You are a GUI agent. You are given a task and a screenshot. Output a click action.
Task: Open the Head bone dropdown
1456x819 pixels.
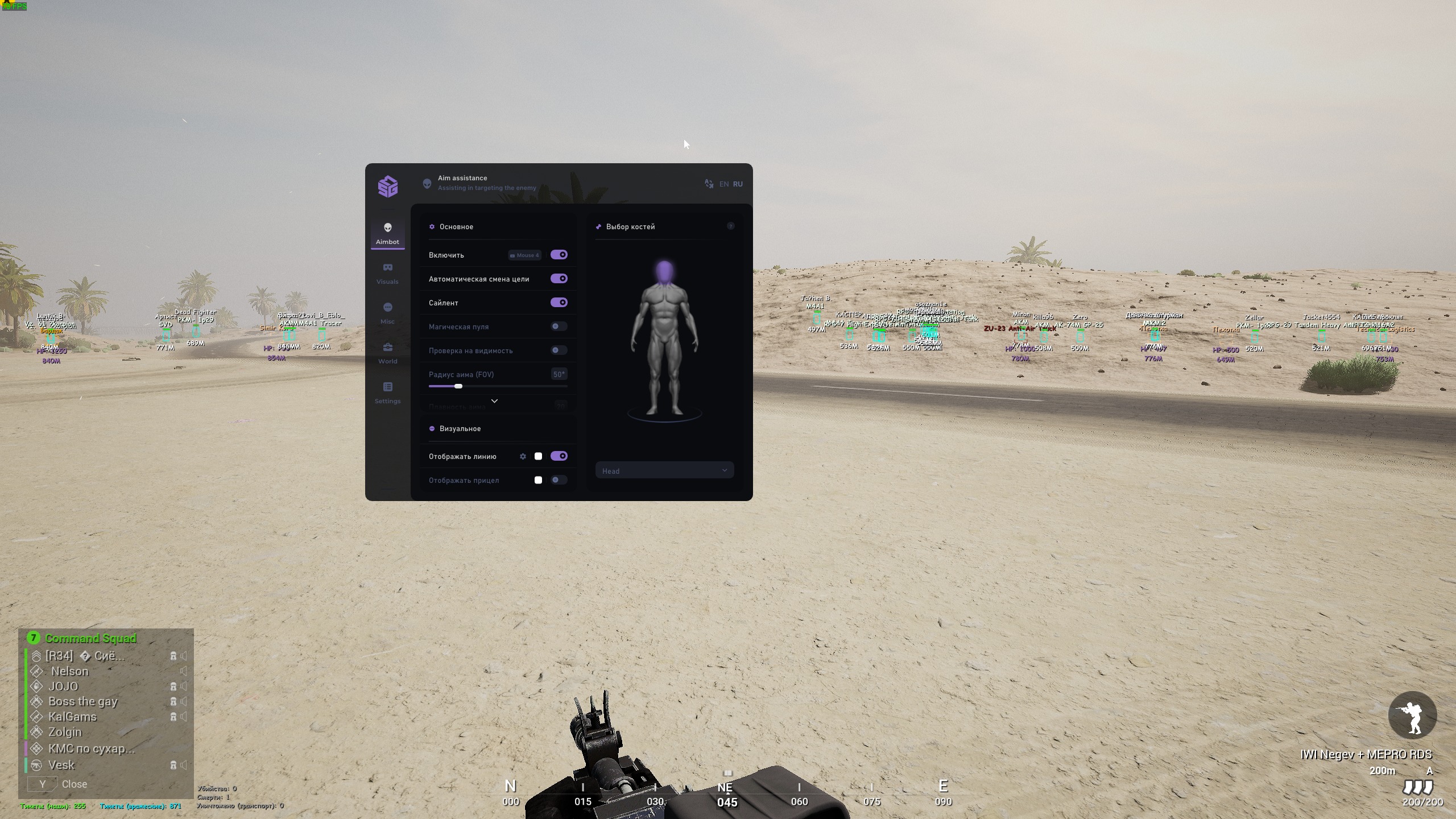pos(664,470)
